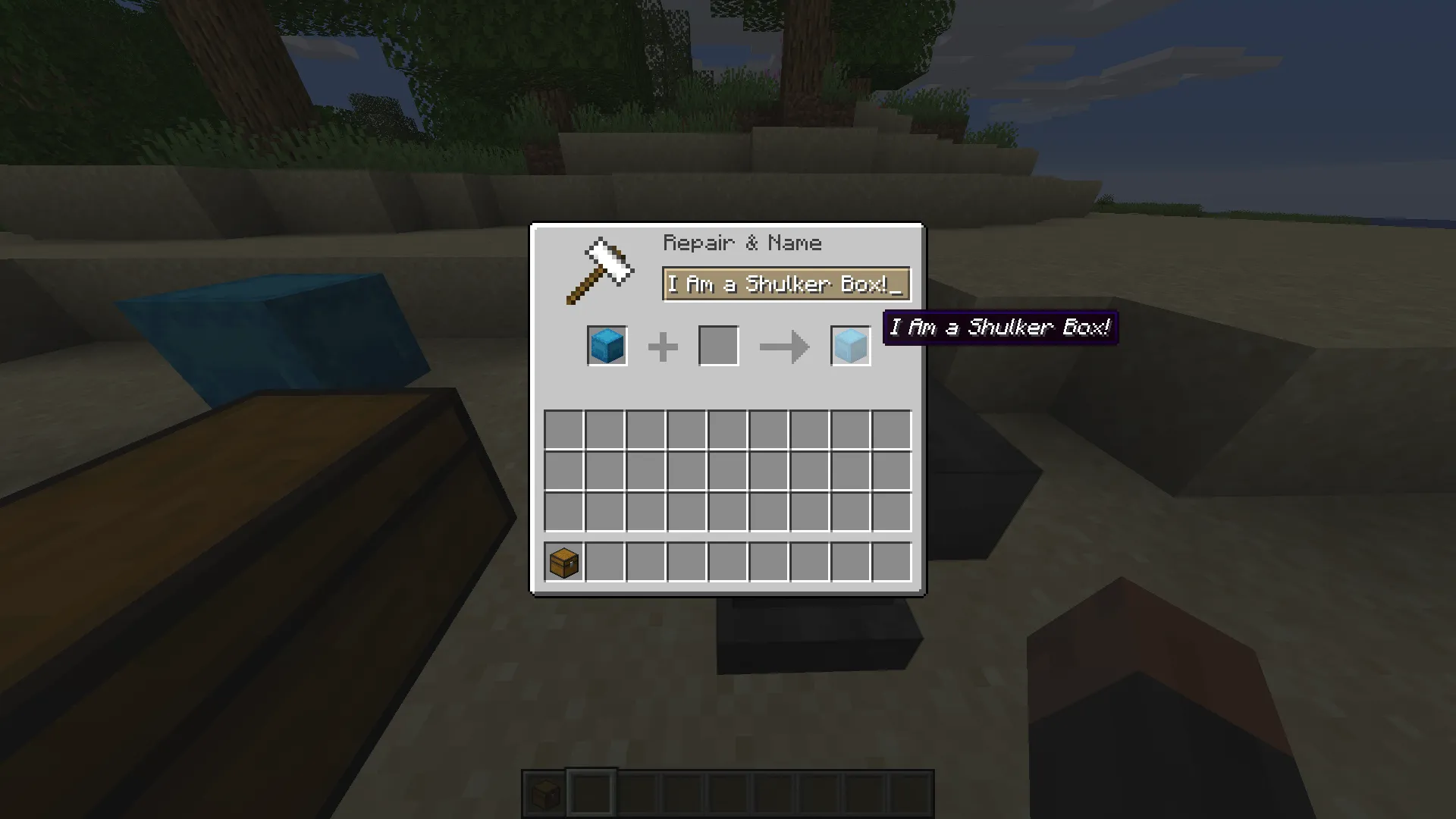1456x819 pixels.
Task: Click inside the item rename text field
Action: (x=785, y=284)
